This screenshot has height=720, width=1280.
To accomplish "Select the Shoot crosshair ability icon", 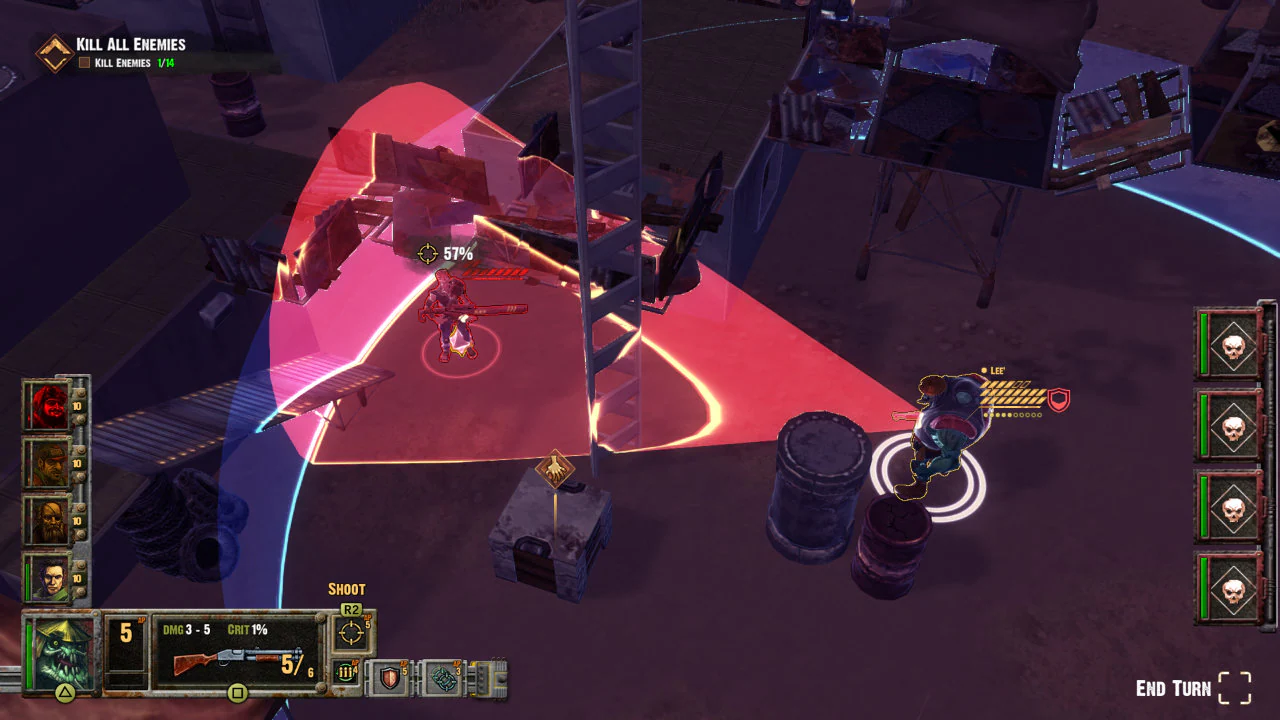I will pyautogui.click(x=350, y=632).
